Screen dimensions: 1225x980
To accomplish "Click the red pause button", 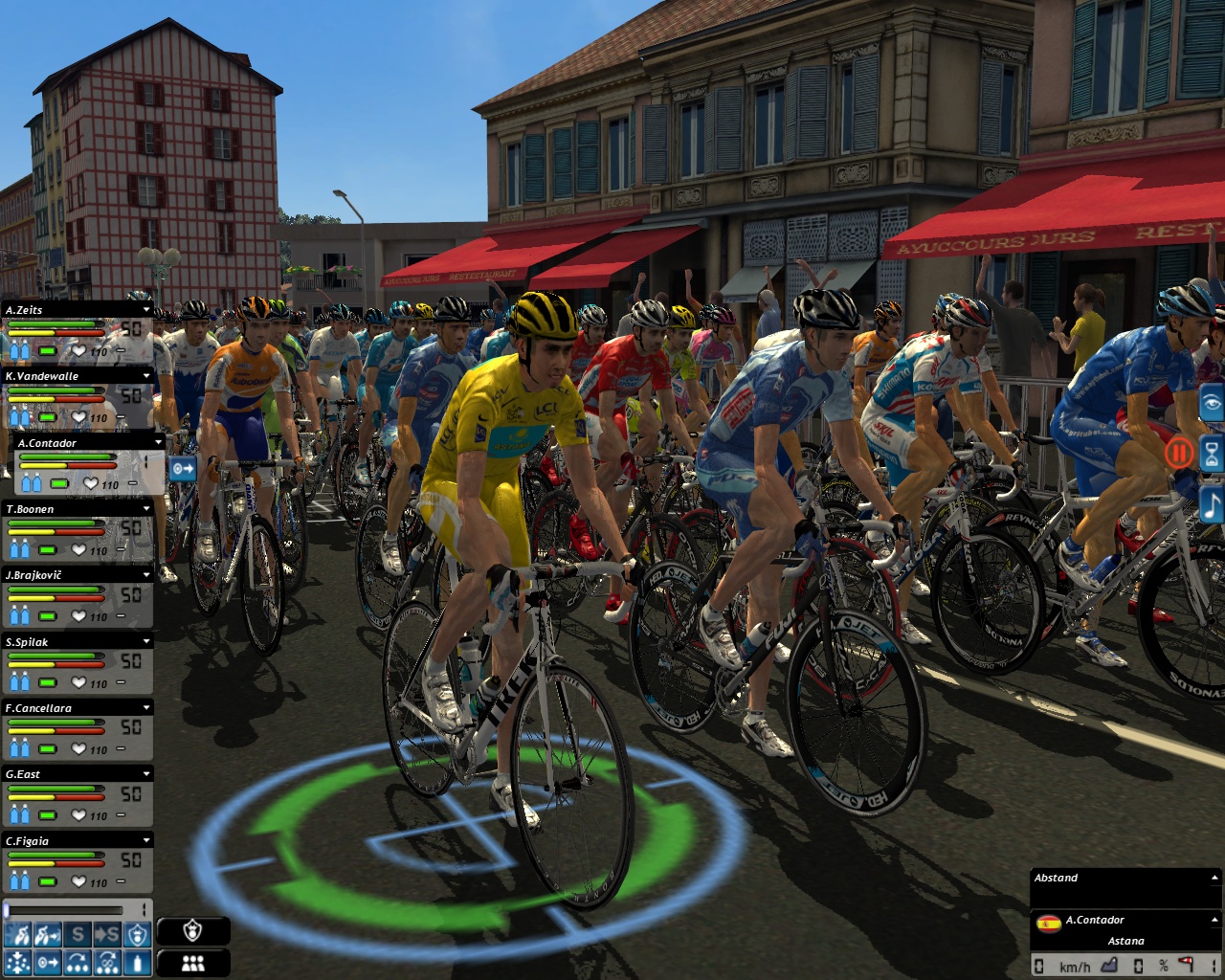I will click(x=1179, y=452).
